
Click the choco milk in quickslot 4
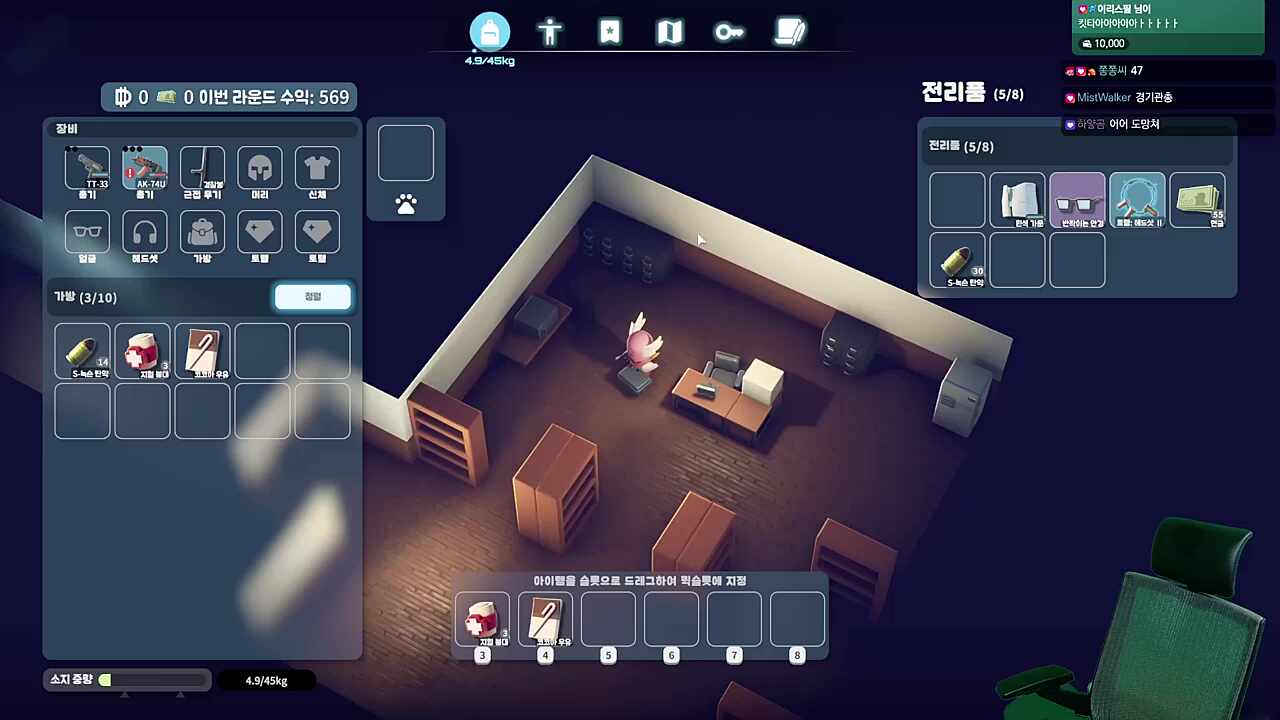pyautogui.click(x=545, y=618)
